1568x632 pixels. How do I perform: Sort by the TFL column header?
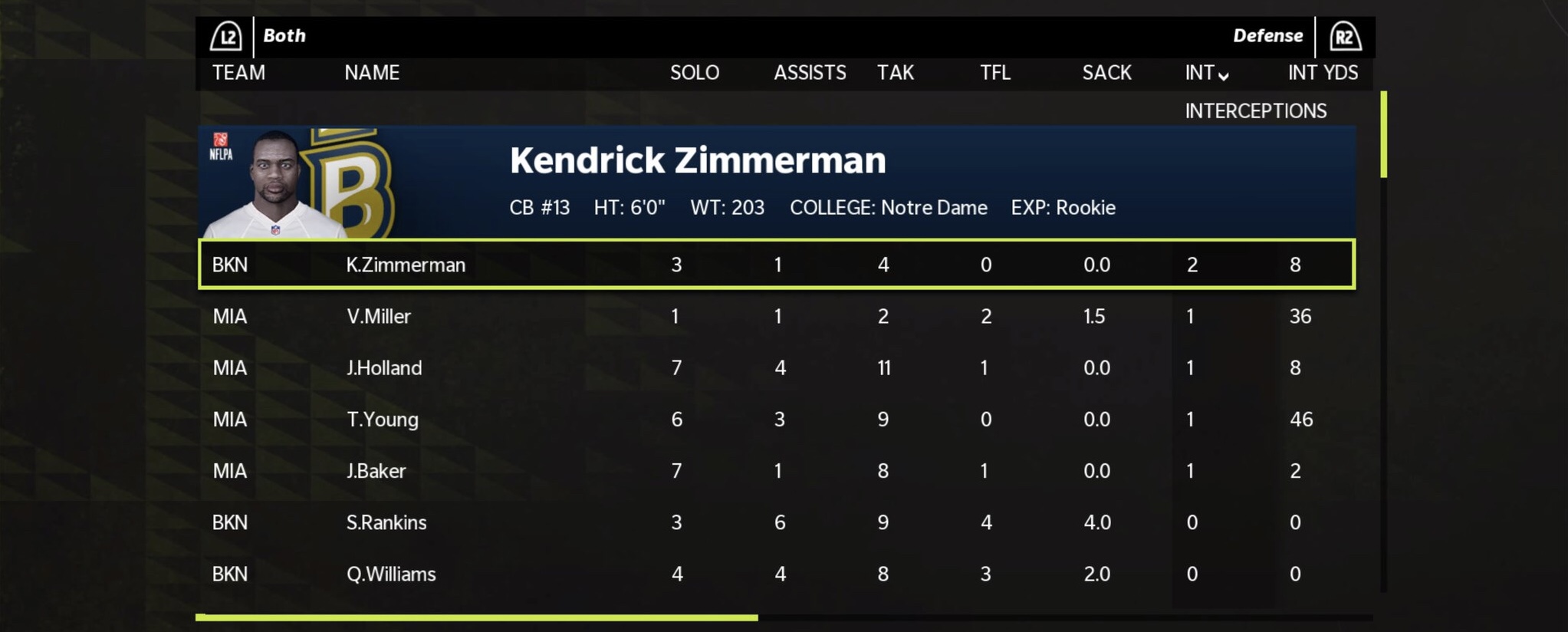pos(994,73)
